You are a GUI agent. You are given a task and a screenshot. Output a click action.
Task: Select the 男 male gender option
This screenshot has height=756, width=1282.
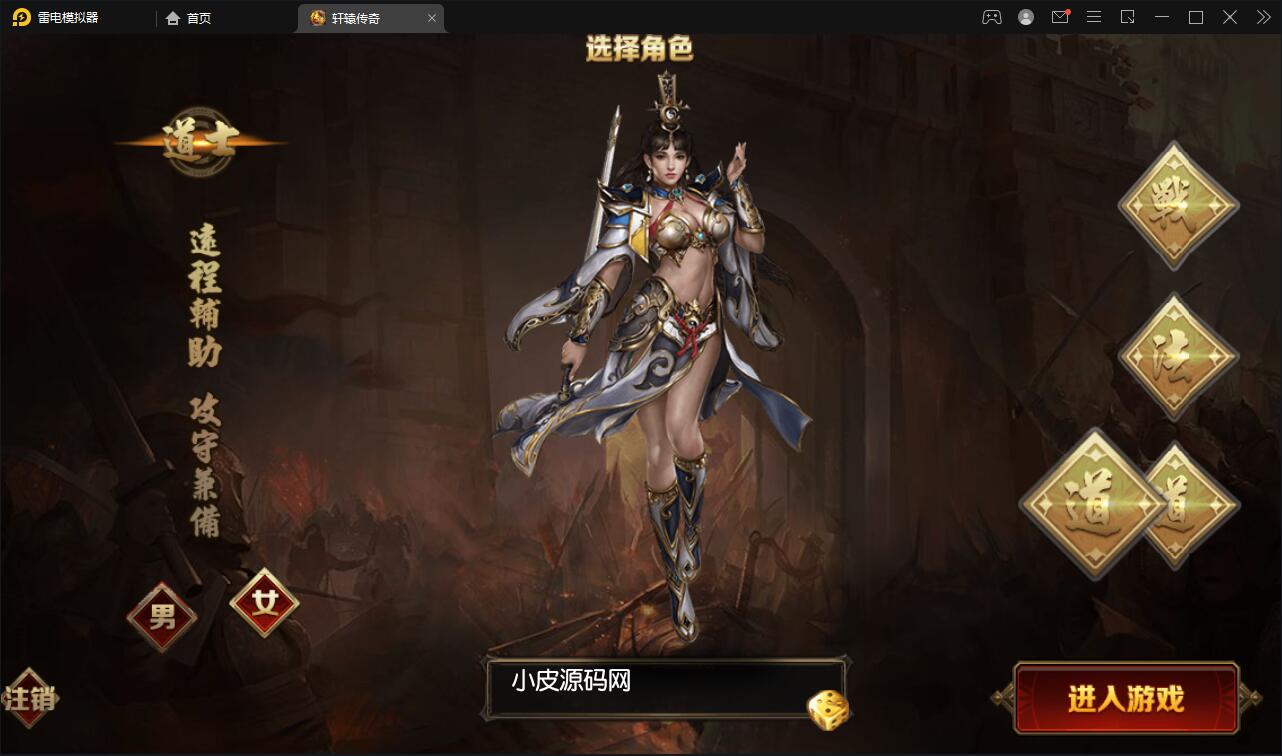161,617
